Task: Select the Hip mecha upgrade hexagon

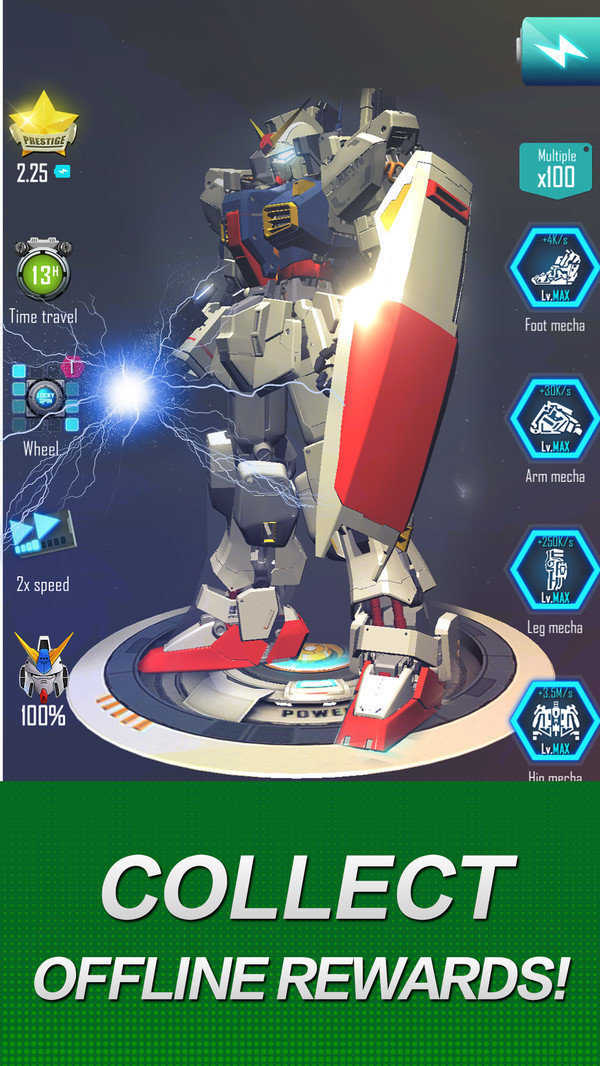Action: click(x=554, y=722)
